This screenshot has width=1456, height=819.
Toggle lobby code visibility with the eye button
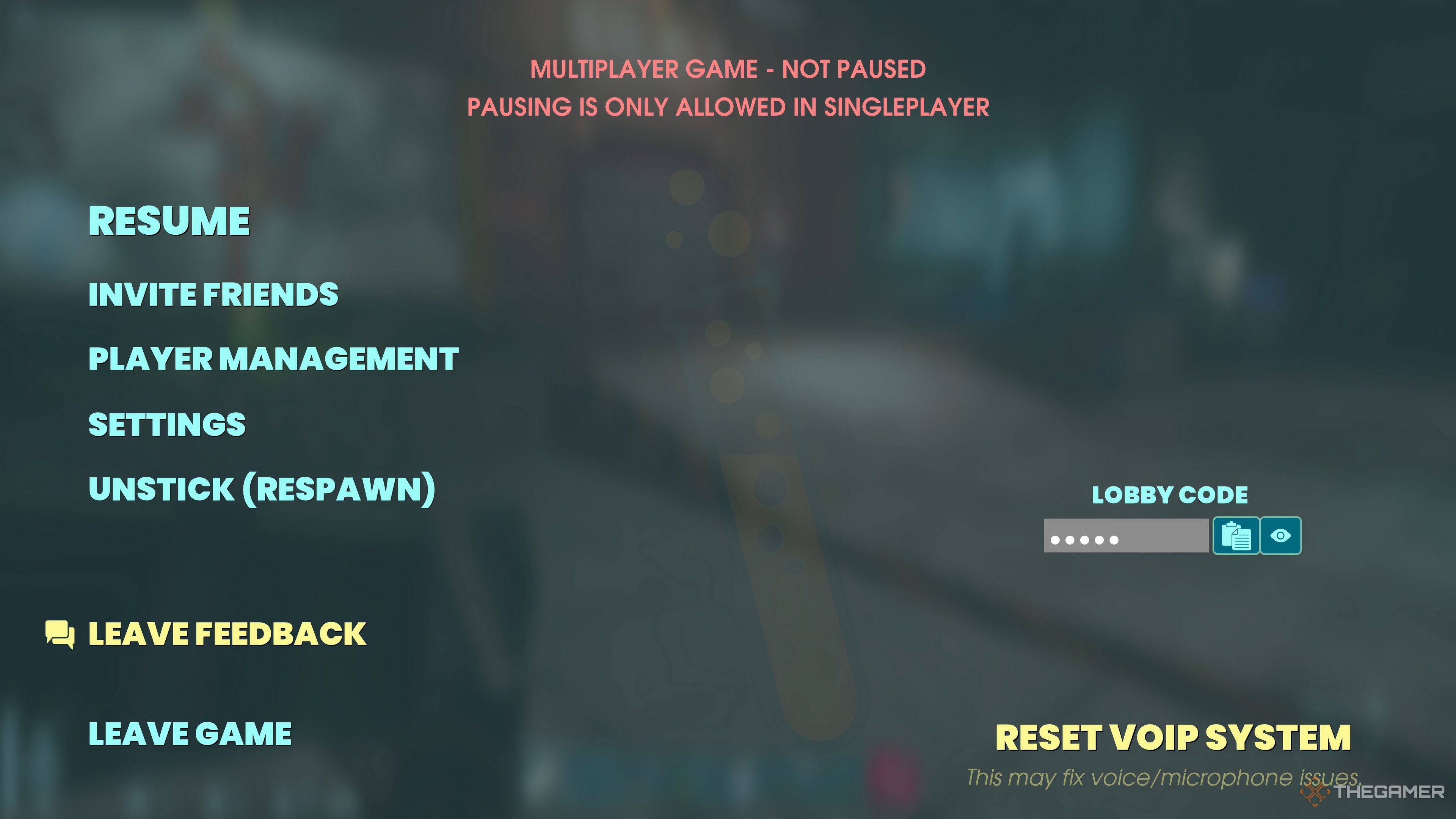pos(1281,536)
